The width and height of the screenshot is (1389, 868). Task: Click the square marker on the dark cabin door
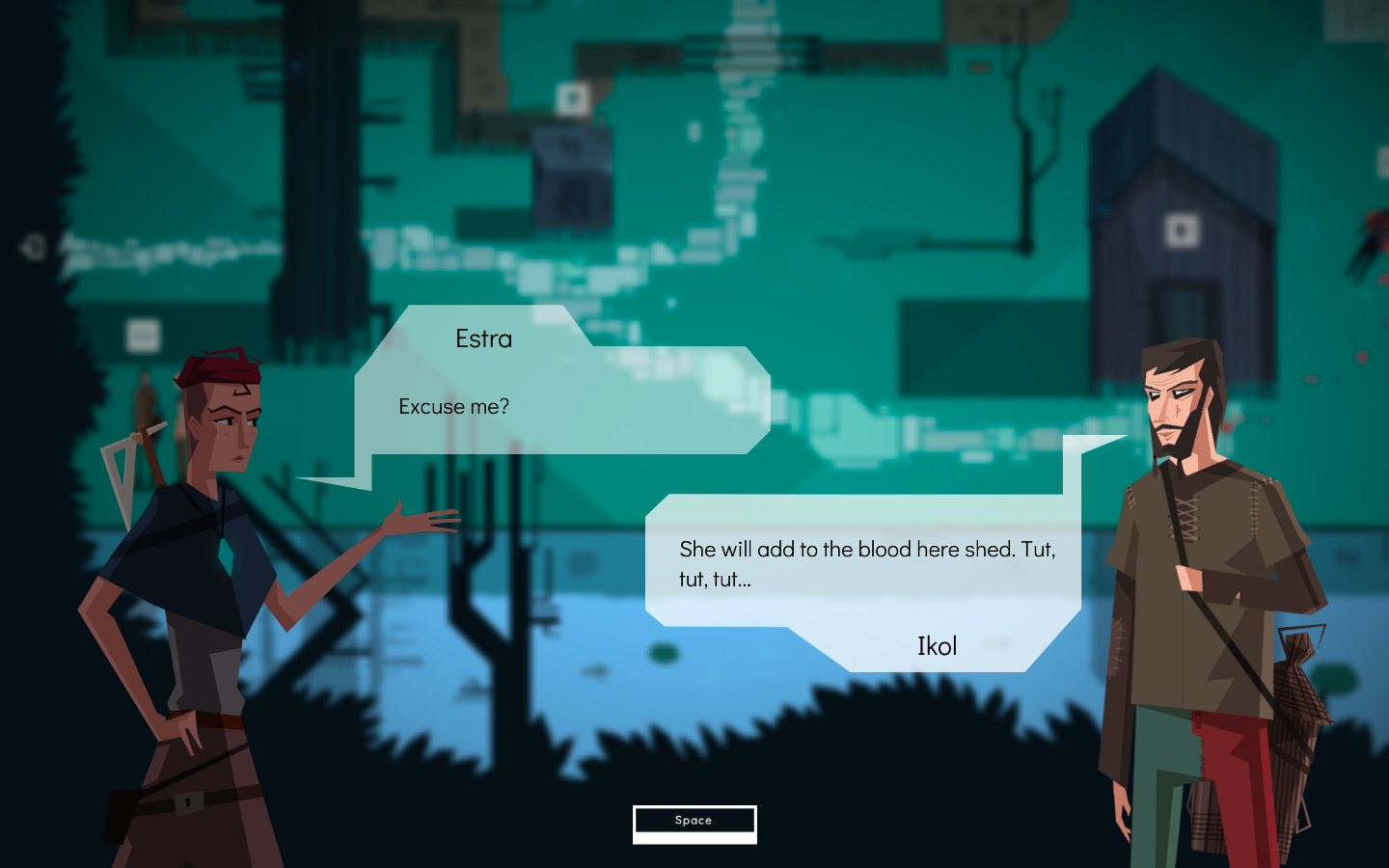click(x=1183, y=231)
